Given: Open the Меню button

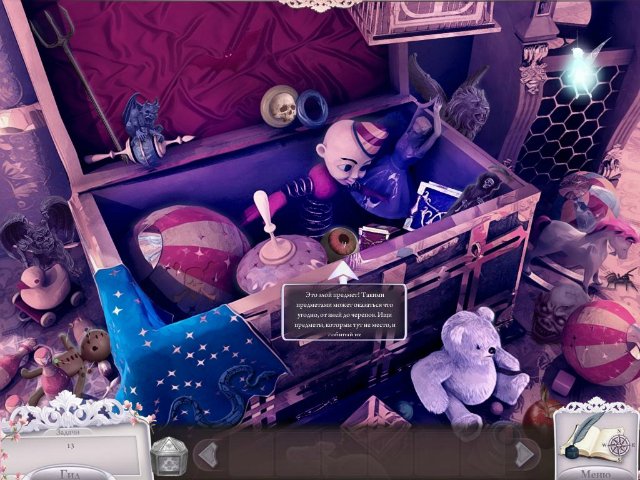Looking at the screenshot, I should click(x=598, y=470).
